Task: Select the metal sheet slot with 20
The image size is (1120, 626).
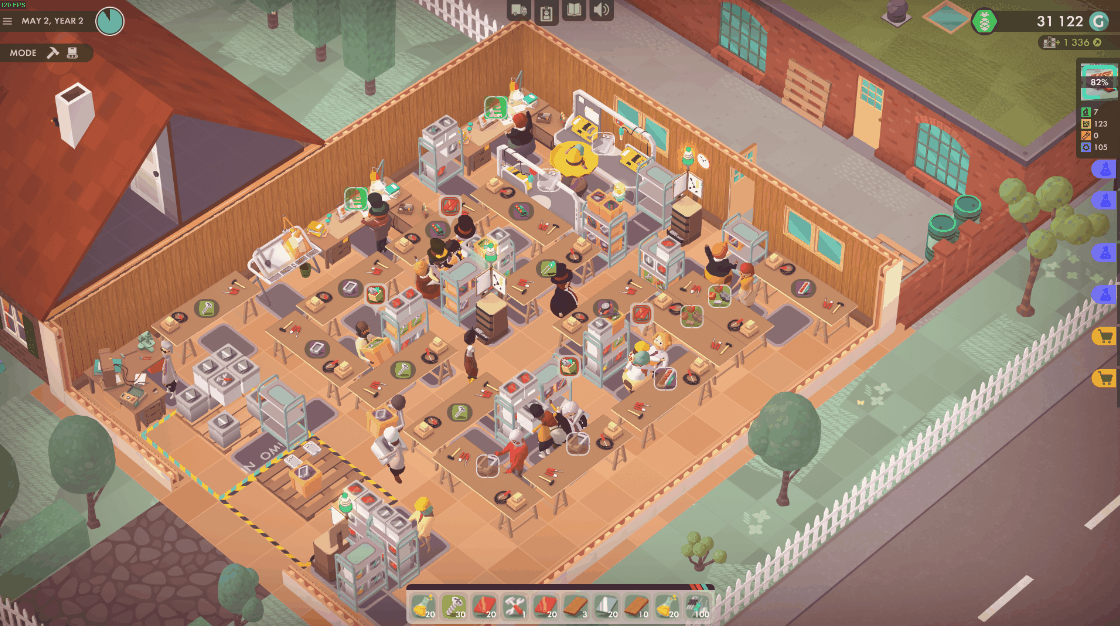Action: [x=606, y=605]
